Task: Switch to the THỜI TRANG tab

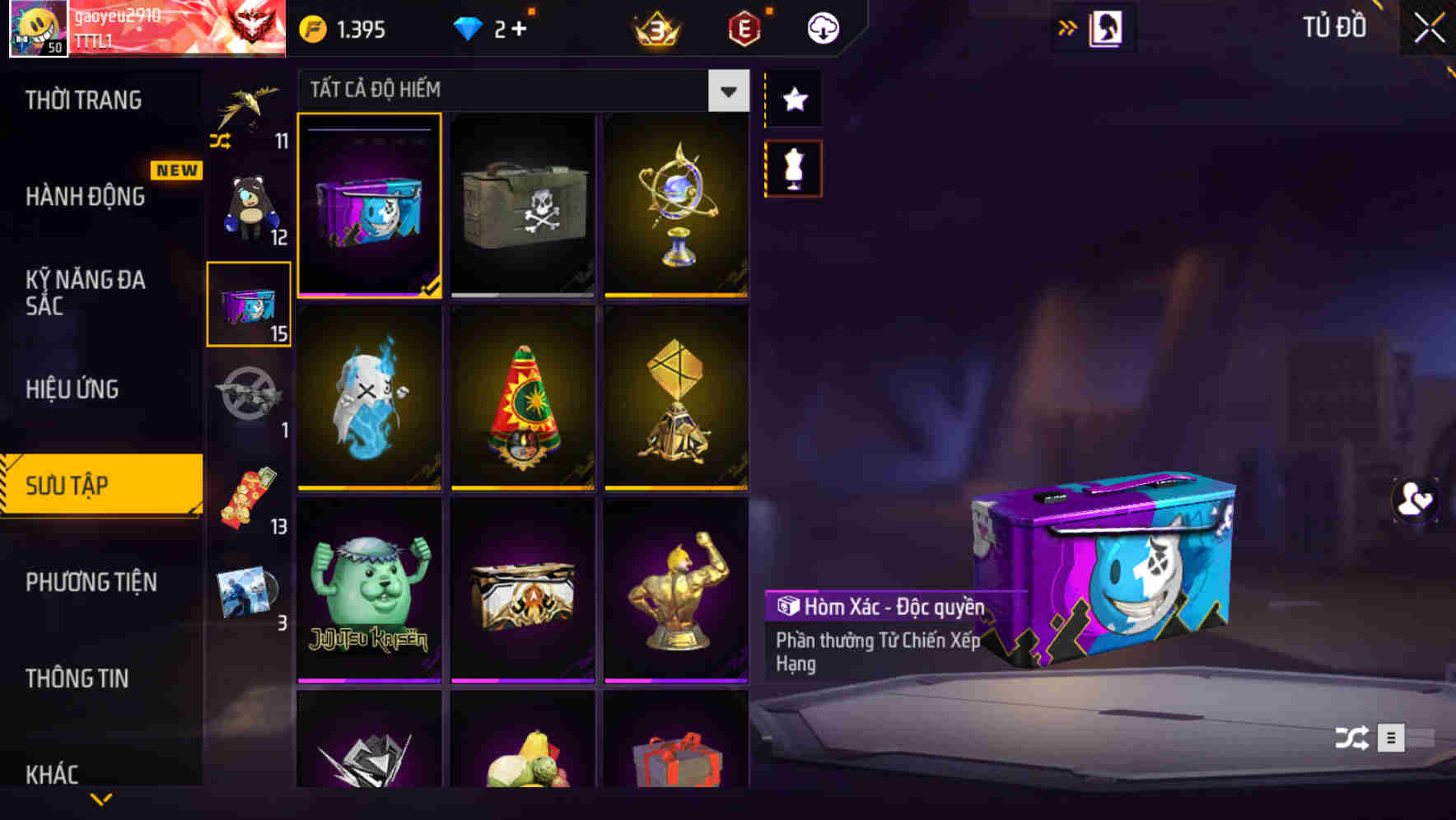Action: pyautogui.click(x=82, y=100)
